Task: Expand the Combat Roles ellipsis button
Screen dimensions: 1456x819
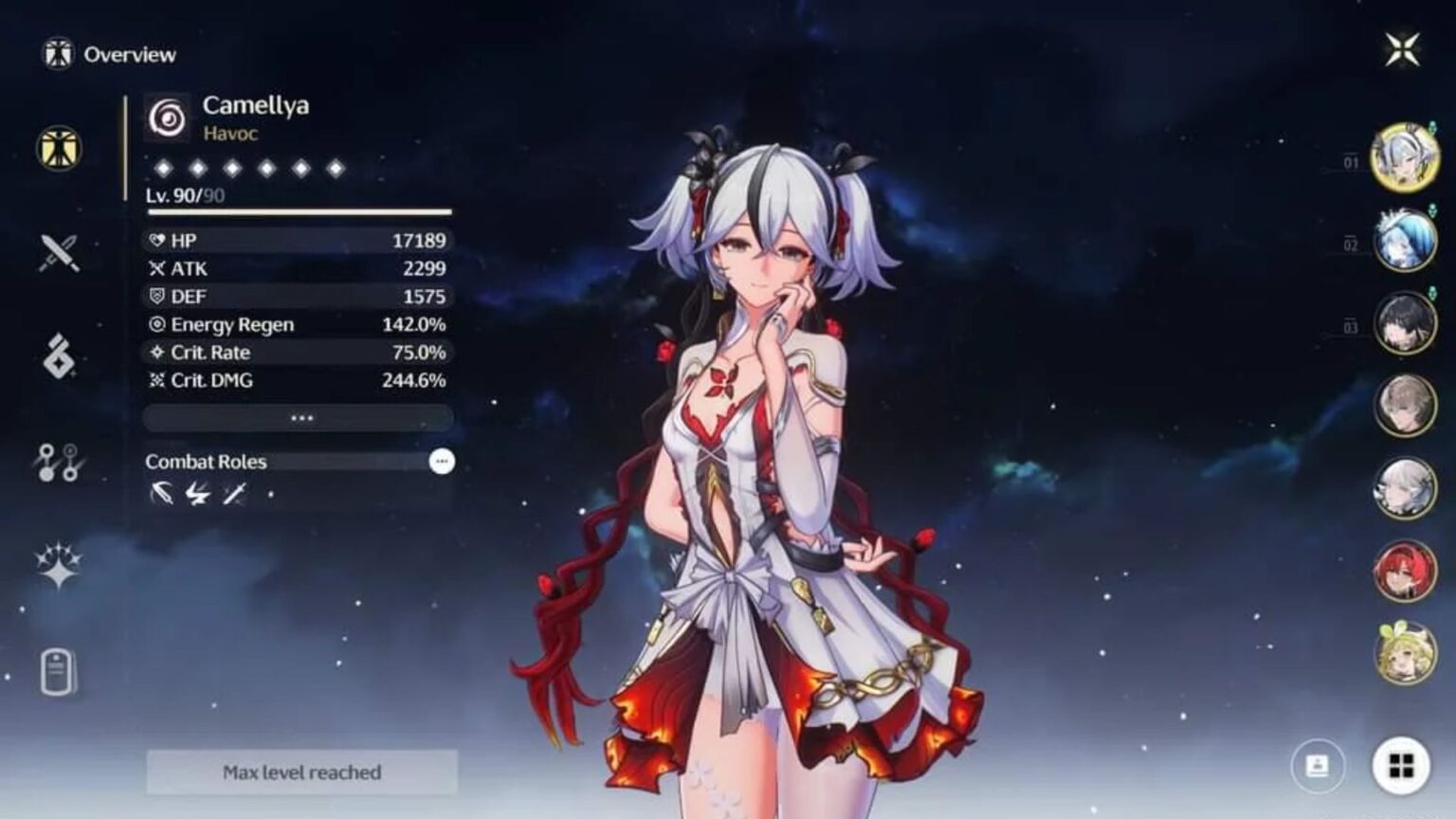Action: 441,463
